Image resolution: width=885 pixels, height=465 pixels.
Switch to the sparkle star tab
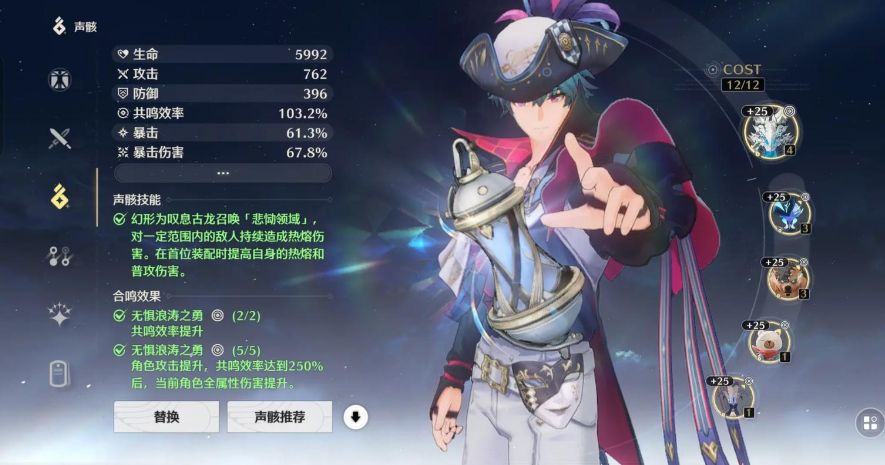[x=60, y=315]
